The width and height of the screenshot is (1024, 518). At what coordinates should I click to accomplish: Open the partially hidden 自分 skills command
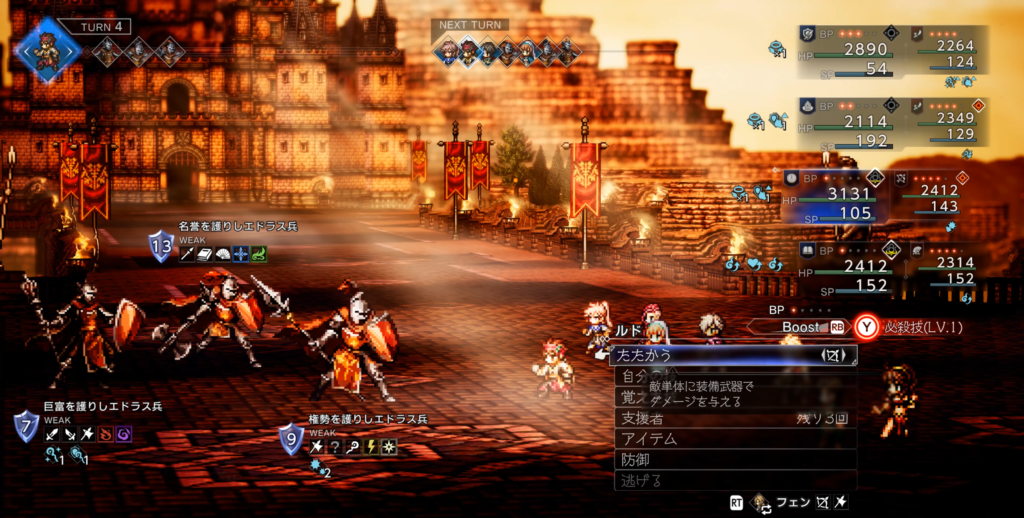coord(630,377)
